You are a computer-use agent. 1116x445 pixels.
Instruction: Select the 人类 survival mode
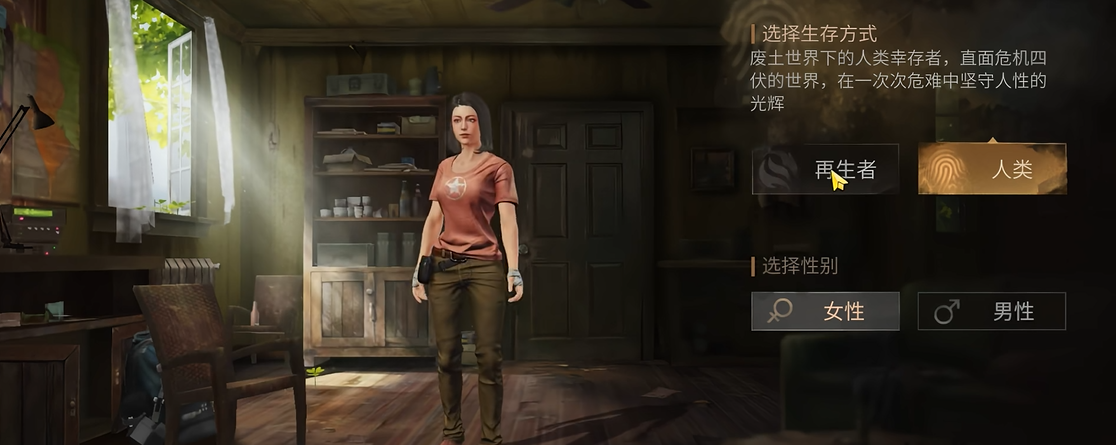coord(992,169)
